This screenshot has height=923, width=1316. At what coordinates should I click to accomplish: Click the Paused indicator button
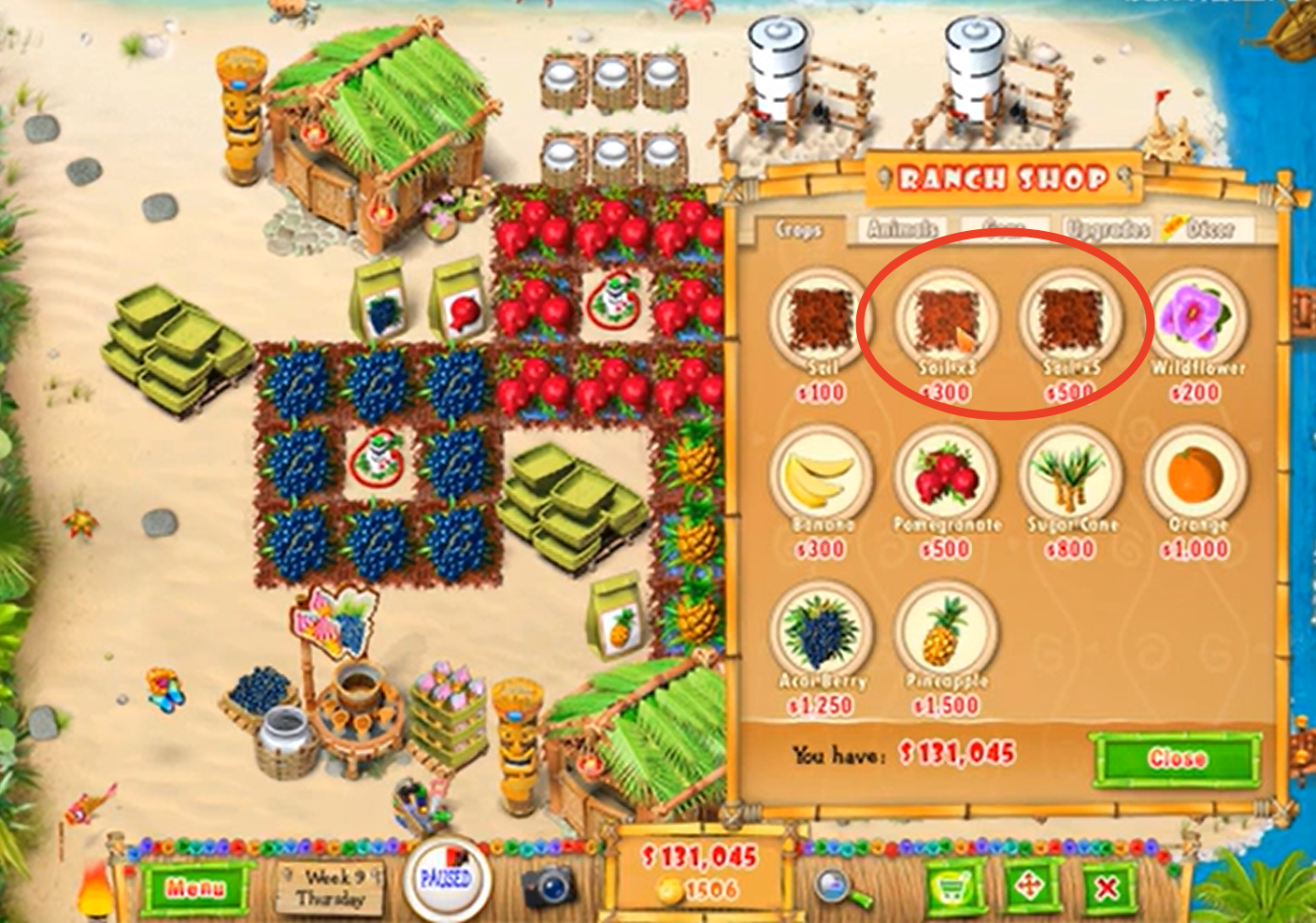point(447,878)
